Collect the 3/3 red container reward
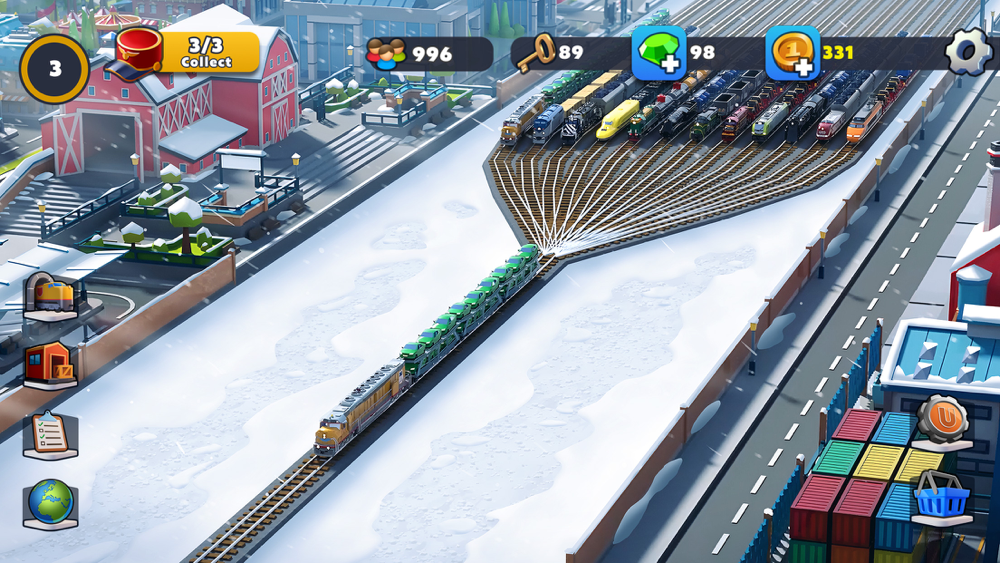 (190, 53)
